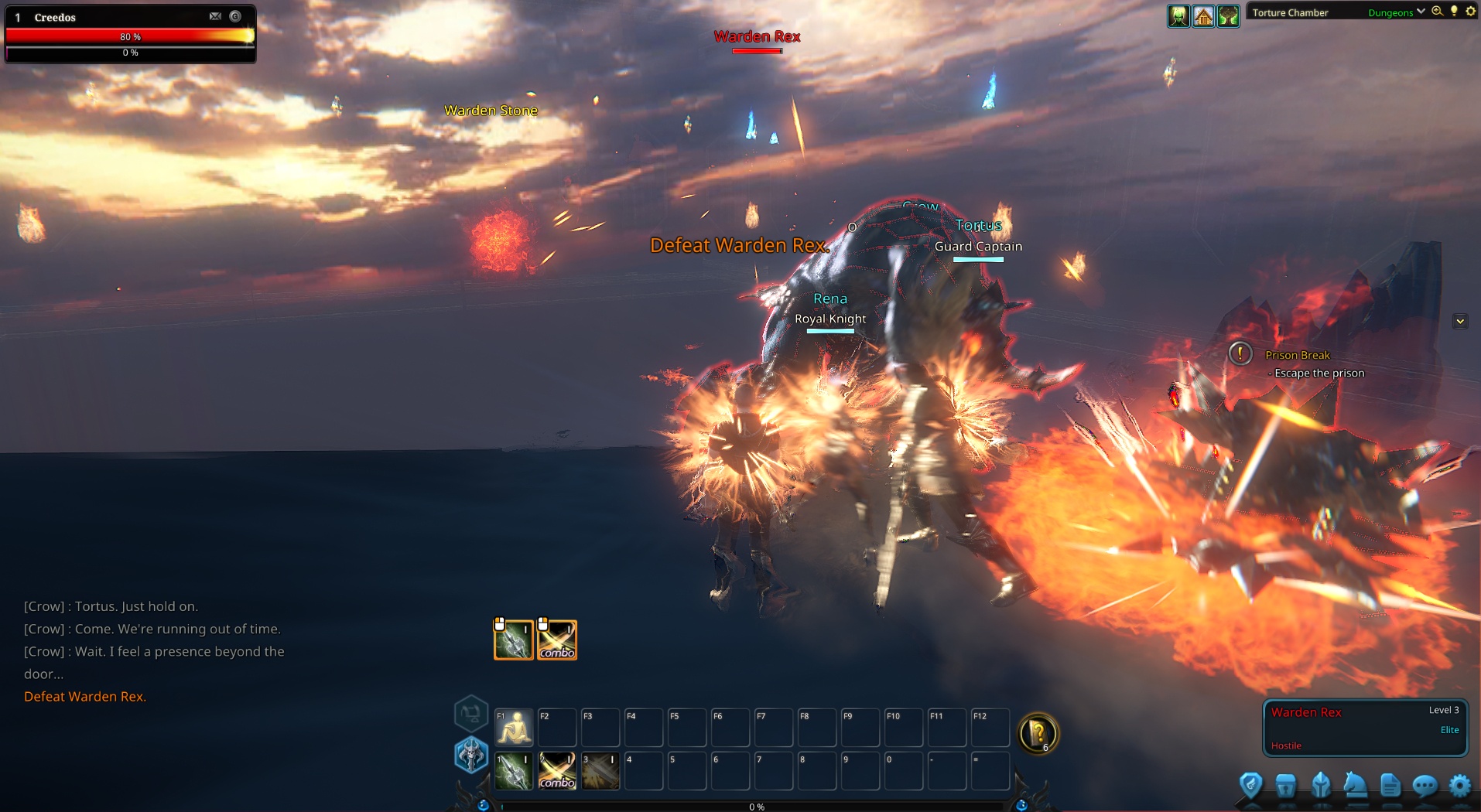The height and width of the screenshot is (812, 1481).
Task: Open the inventory bag icon
Action: pyautogui.click(x=1287, y=787)
